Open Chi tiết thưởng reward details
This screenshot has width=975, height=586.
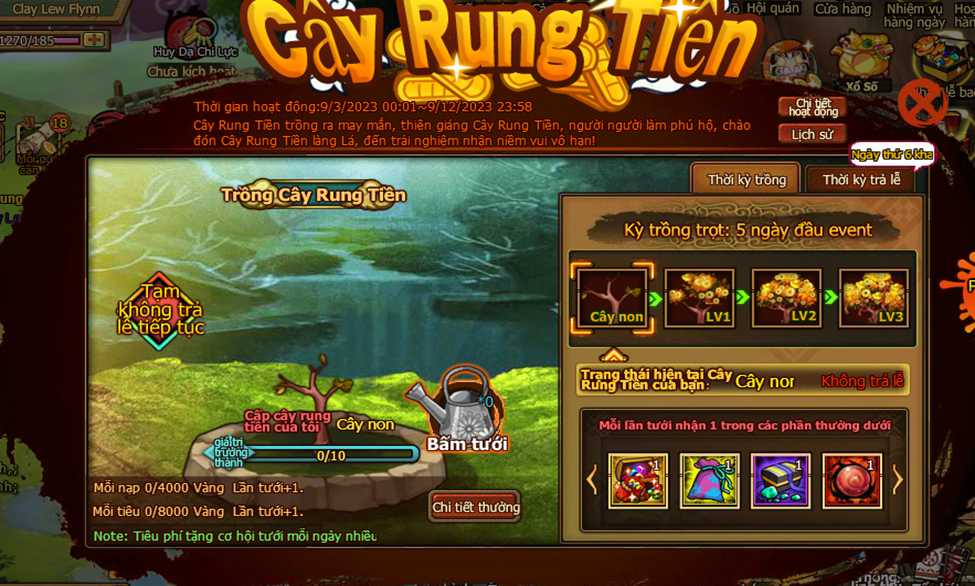click(x=476, y=507)
